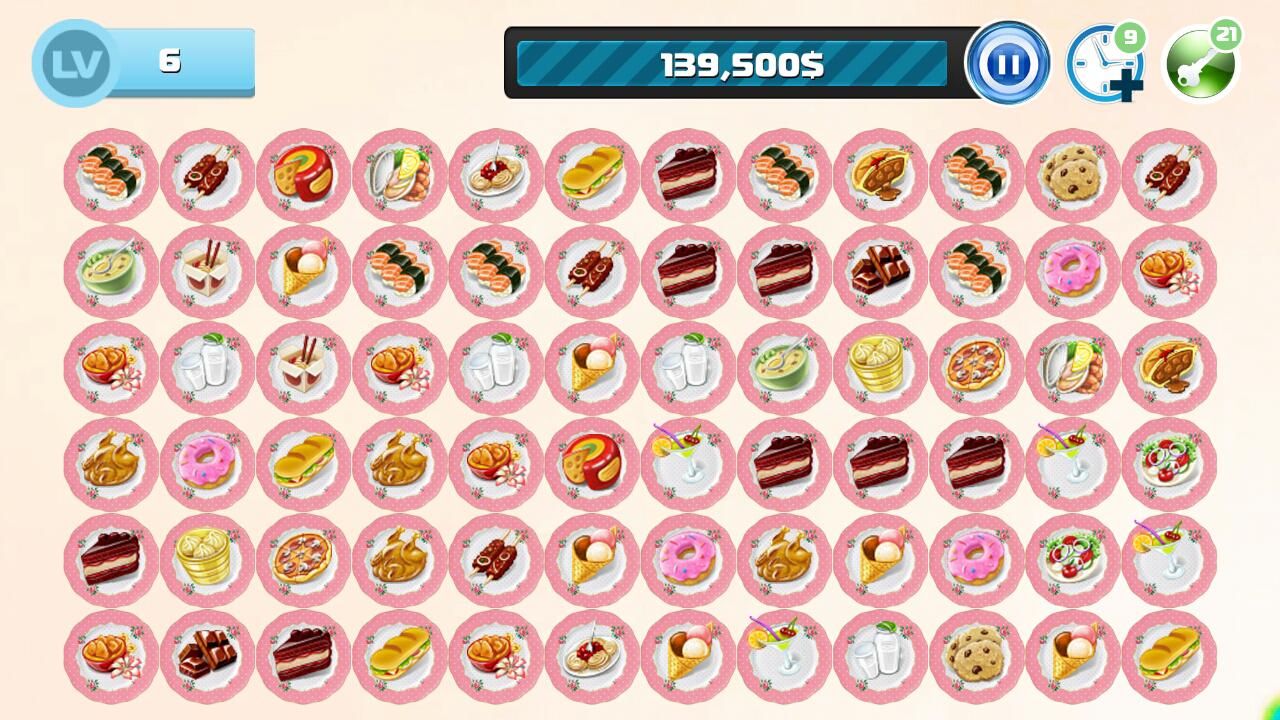Click the cocktail glass tile in row five
This screenshot has height=720, width=1280.
(1167, 560)
